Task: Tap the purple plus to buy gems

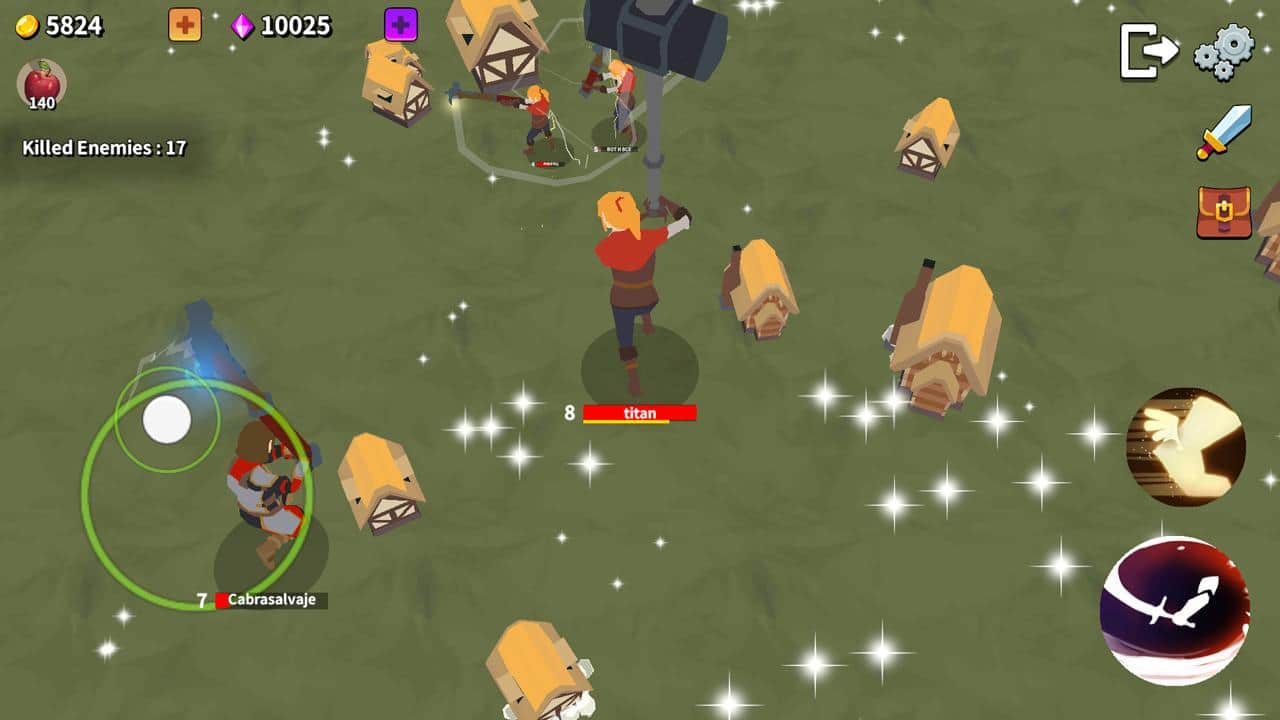Action: (401, 25)
